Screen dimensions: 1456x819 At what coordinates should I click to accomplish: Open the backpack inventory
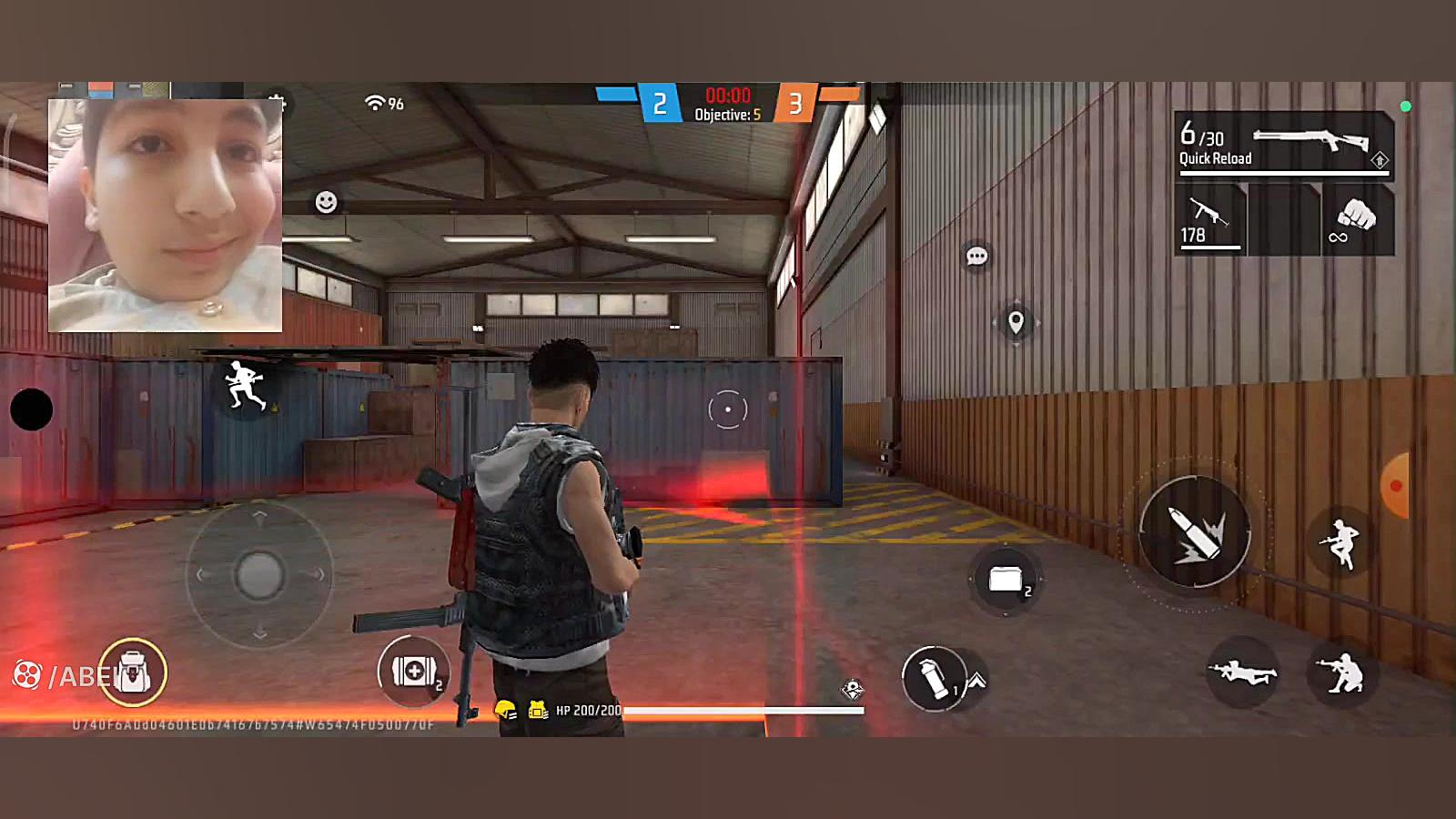[x=133, y=673]
